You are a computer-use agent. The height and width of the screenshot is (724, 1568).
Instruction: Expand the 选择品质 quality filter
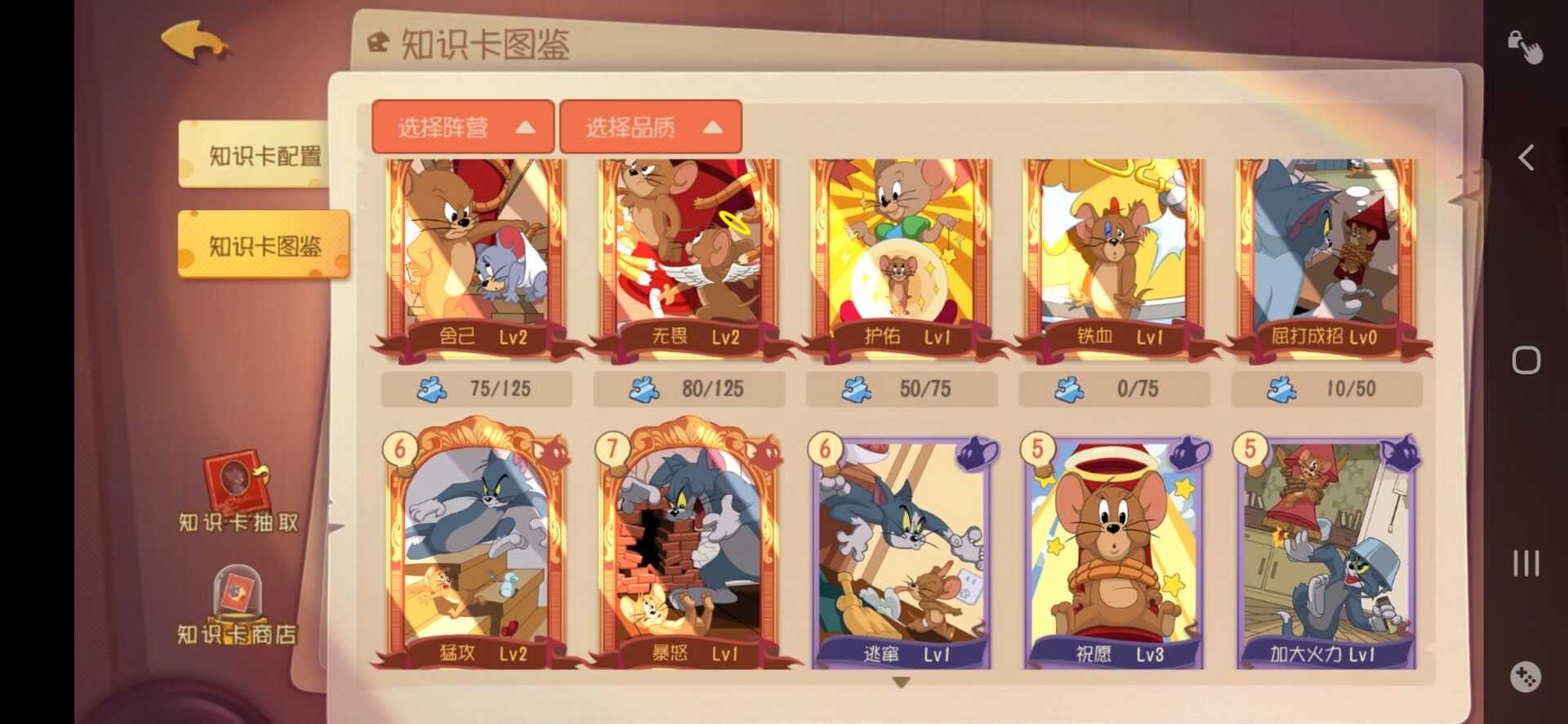[649, 127]
